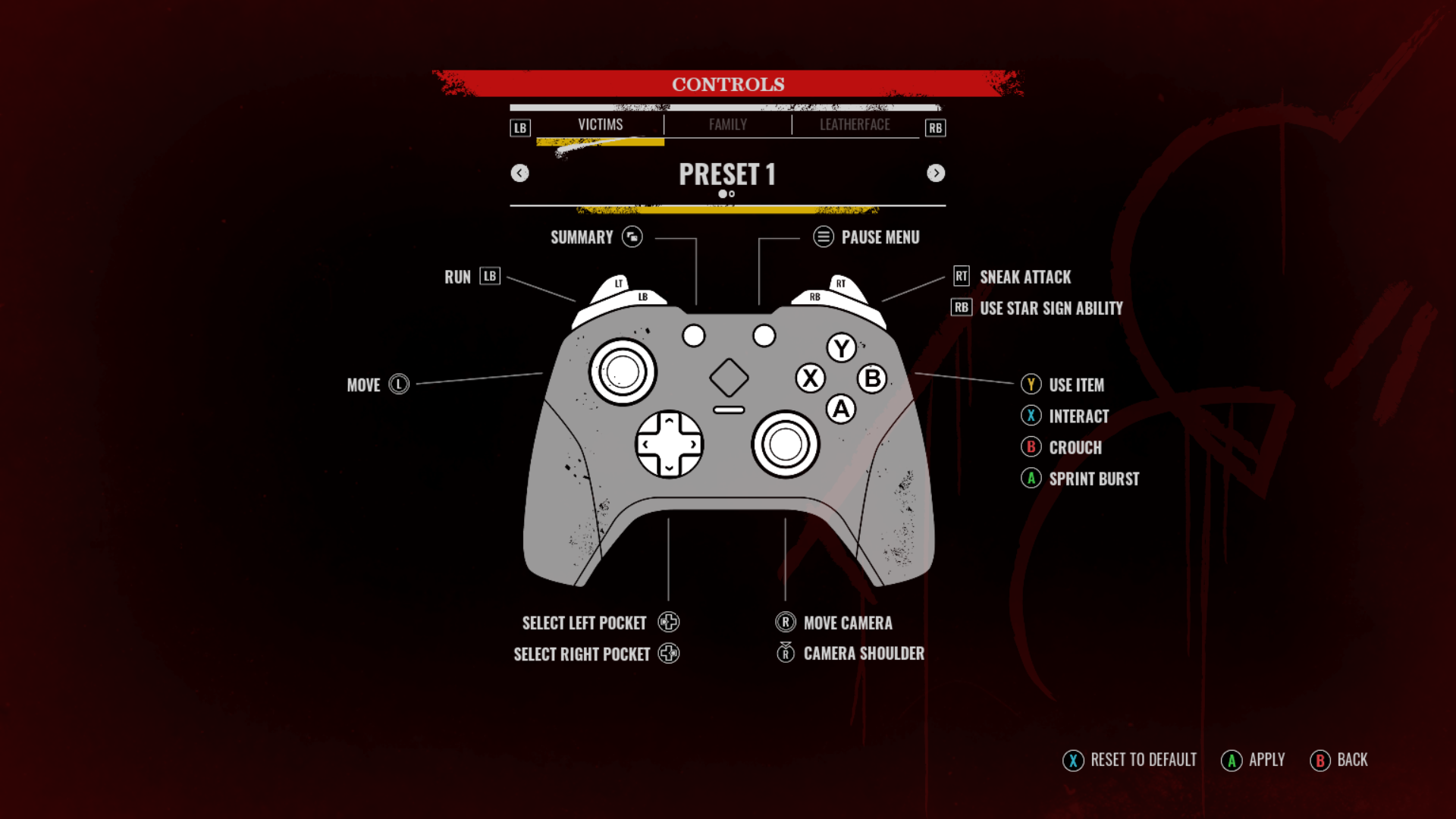The image size is (1456, 819).
Task: Select the Summary view icon
Action: tap(632, 237)
